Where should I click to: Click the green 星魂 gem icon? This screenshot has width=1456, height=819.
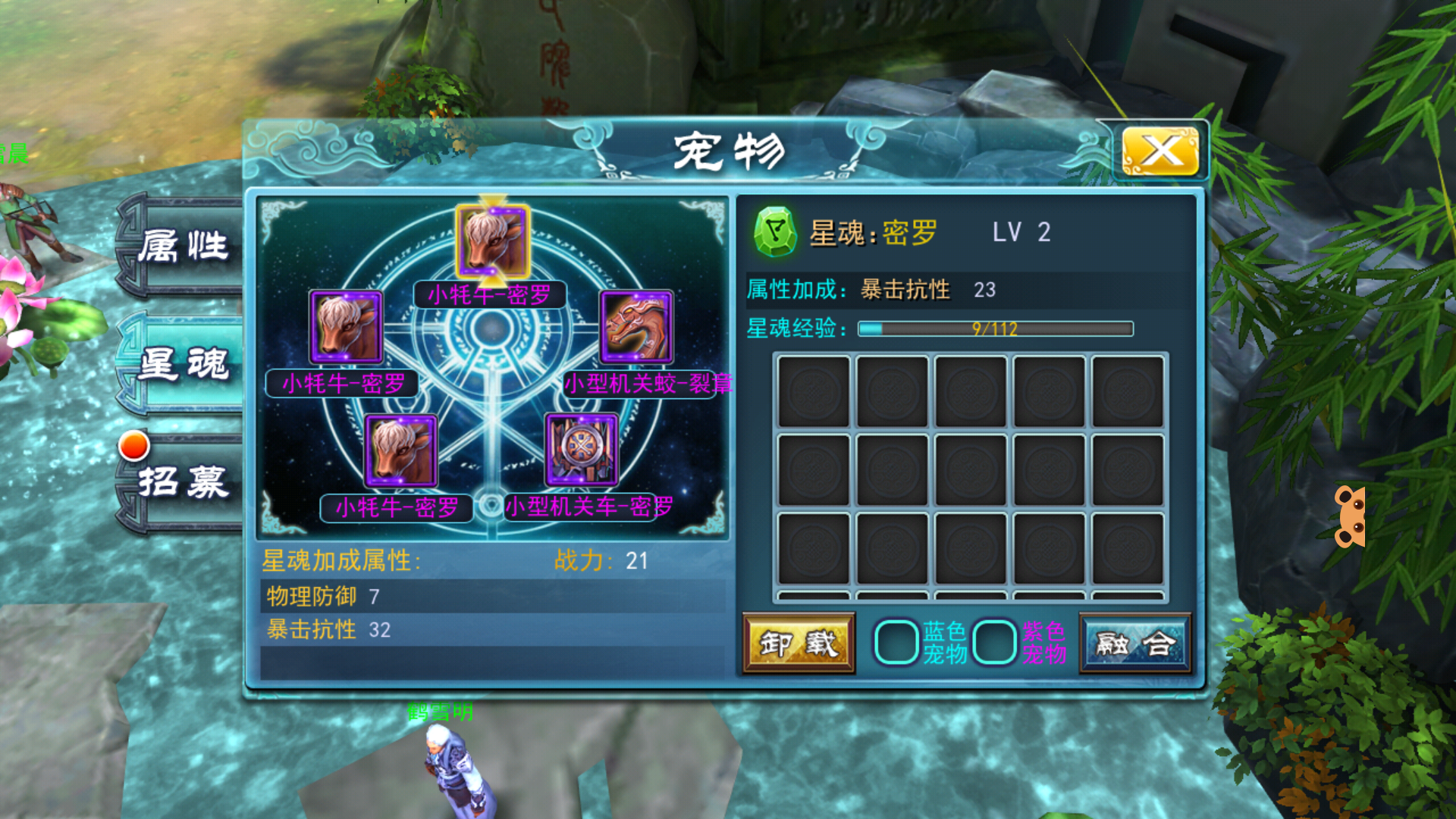point(775,232)
